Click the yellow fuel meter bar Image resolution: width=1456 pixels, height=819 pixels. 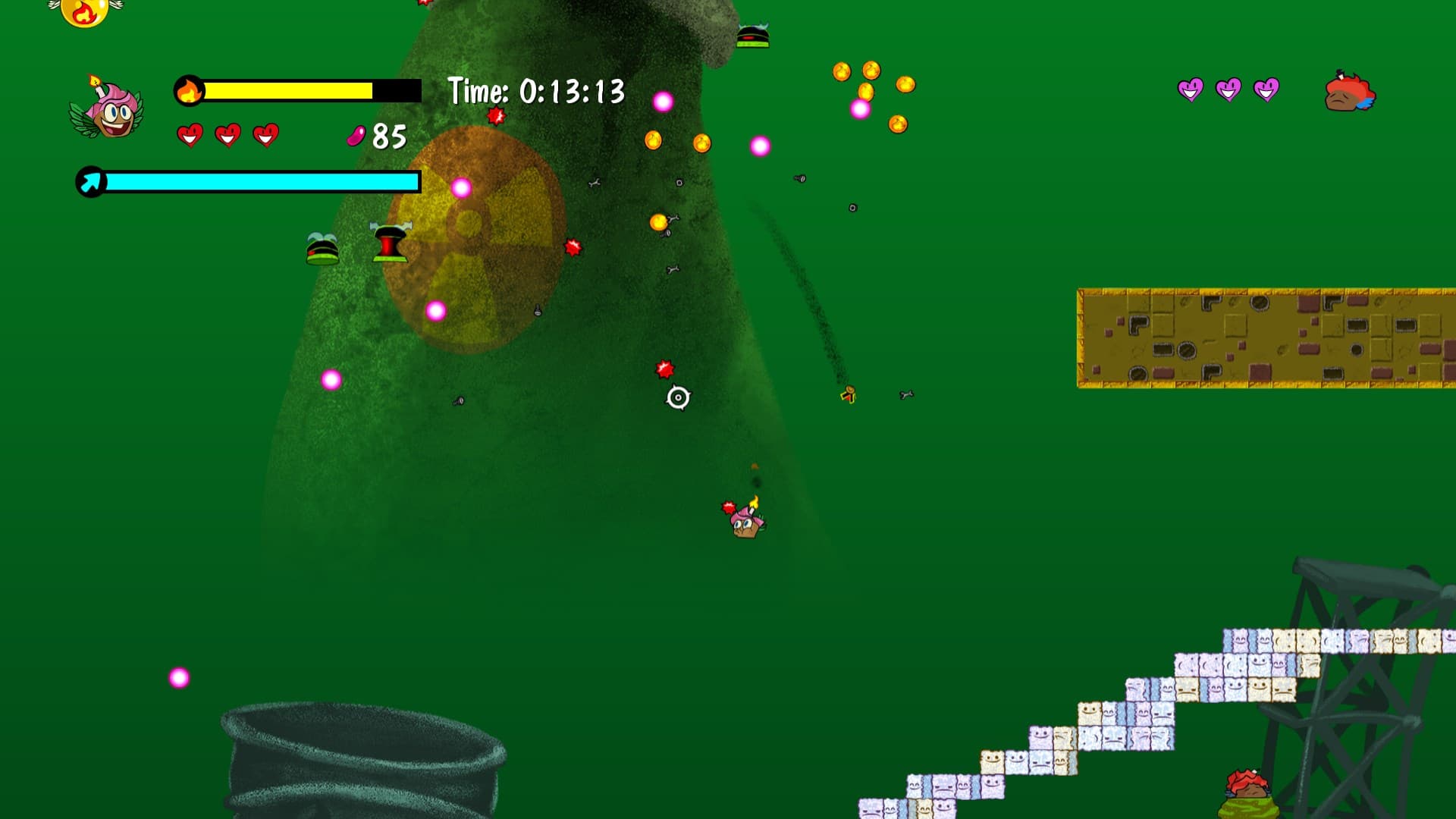coord(288,90)
